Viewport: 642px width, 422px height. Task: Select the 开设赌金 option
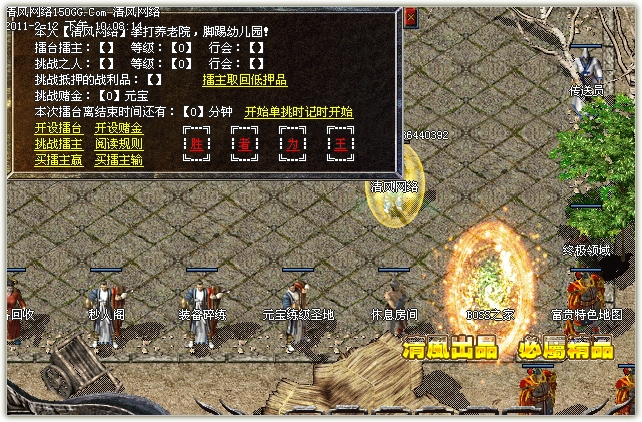tap(118, 128)
